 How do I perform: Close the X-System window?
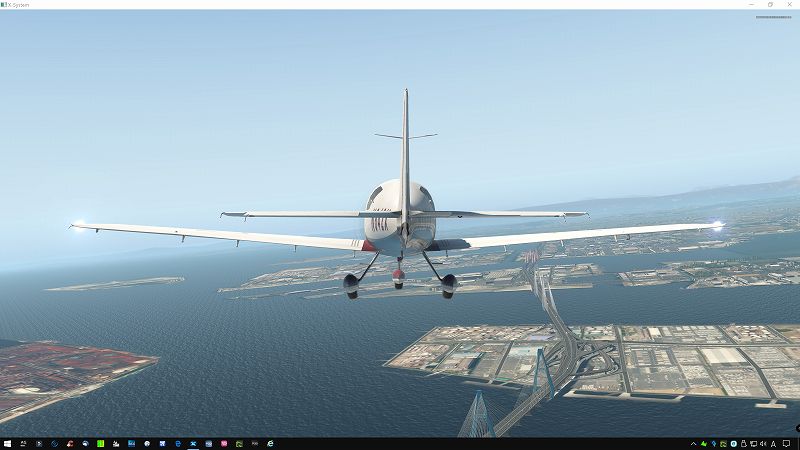coord(788,4)
